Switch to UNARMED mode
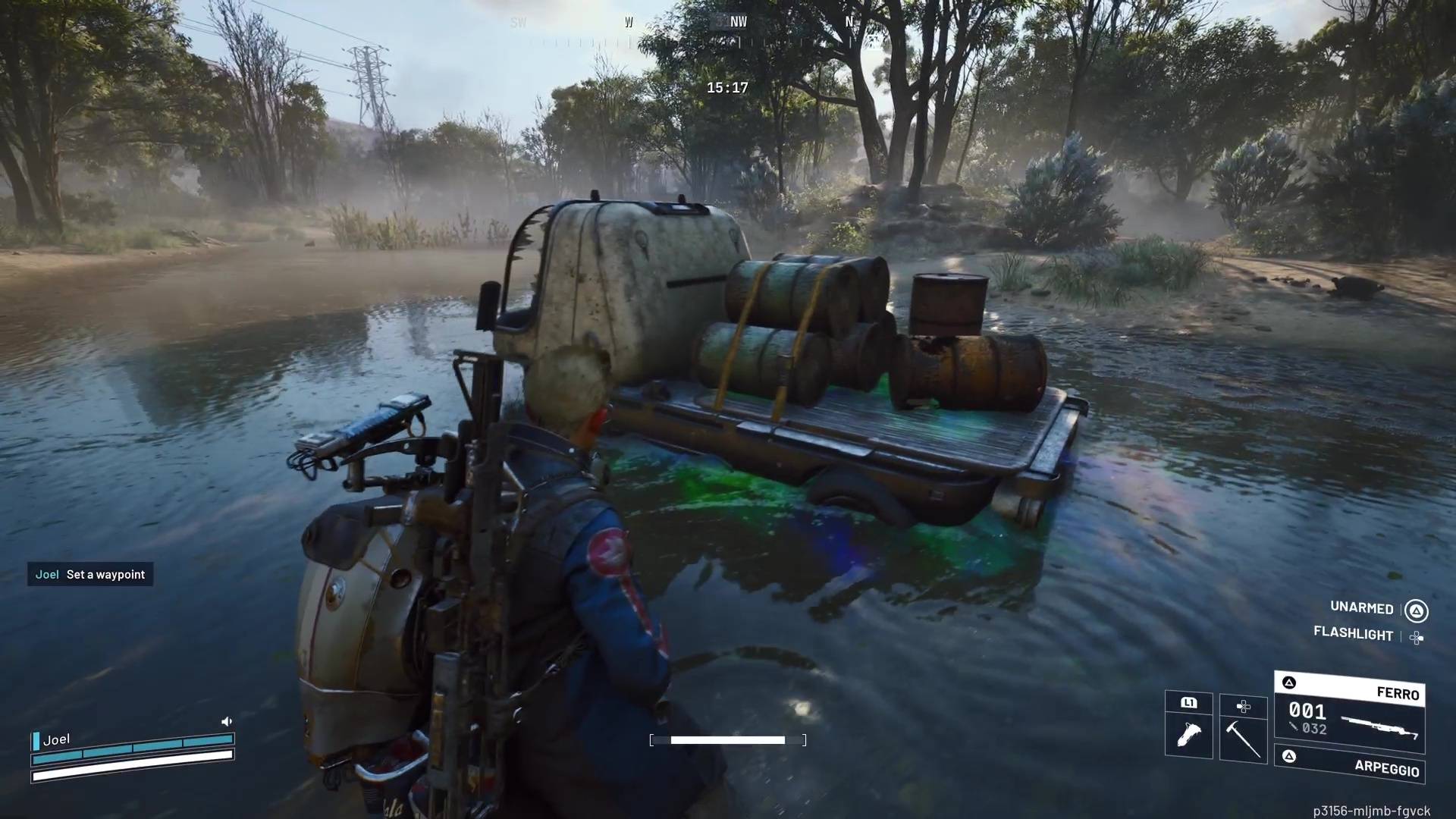1456x819 pixels. tap(1361, 608)
